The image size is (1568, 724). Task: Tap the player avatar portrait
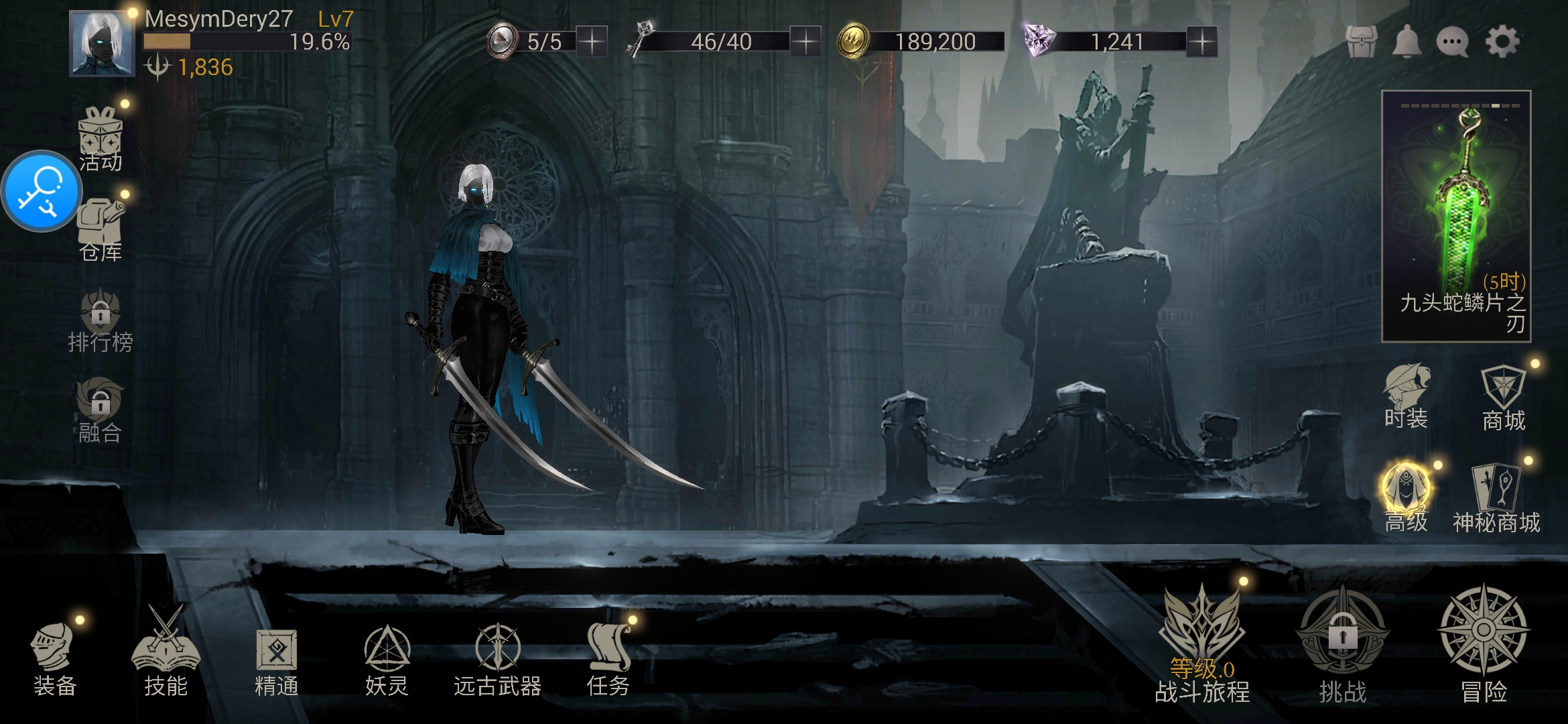[102, 44]
